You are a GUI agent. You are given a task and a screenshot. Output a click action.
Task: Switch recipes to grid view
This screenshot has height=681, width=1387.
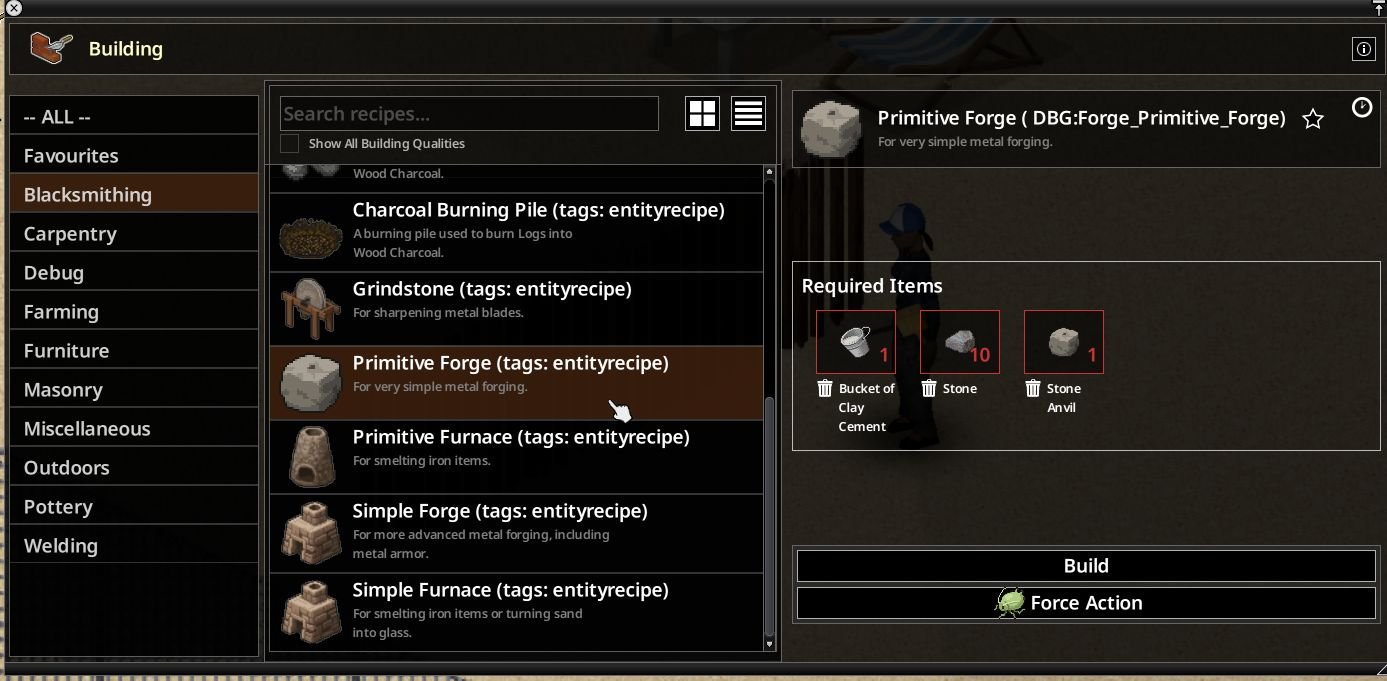pyautogui.click(x=702, y=114)
